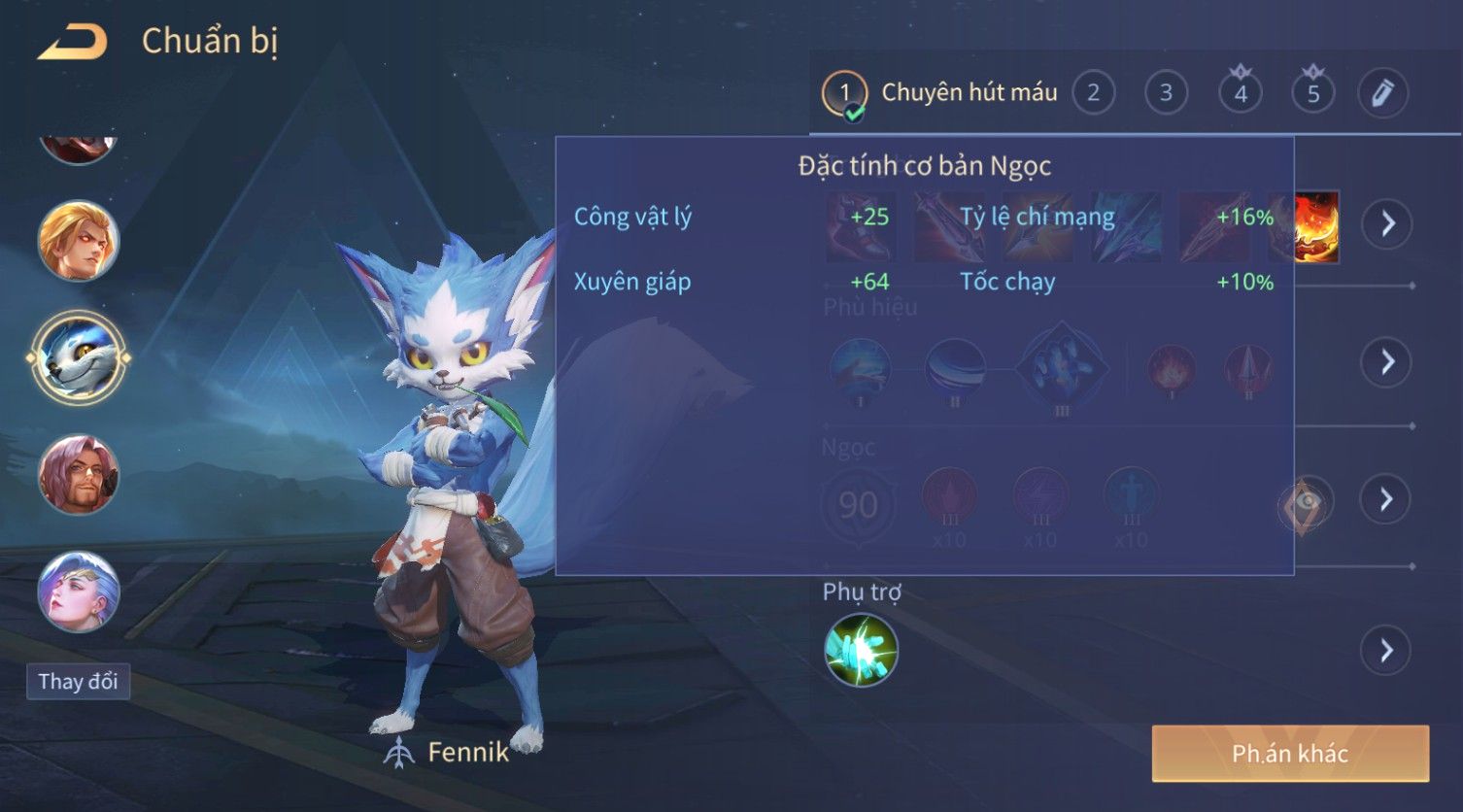Open the Ngọc details arrow
Viewport: 1463px width, 812px height.
(1386, 499)
